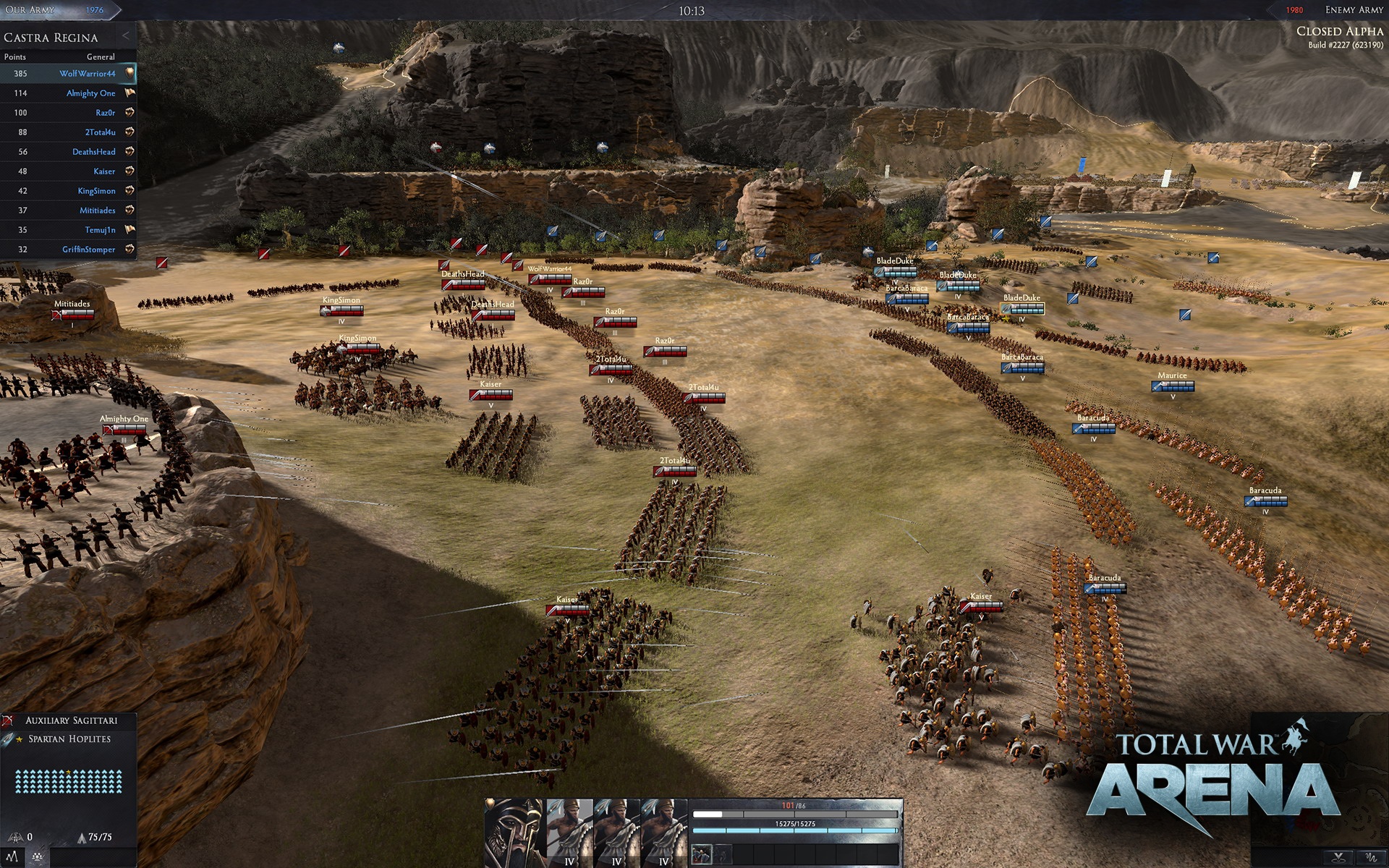Click the wreath crest beside WolfWarrior44

click(128, 73)
